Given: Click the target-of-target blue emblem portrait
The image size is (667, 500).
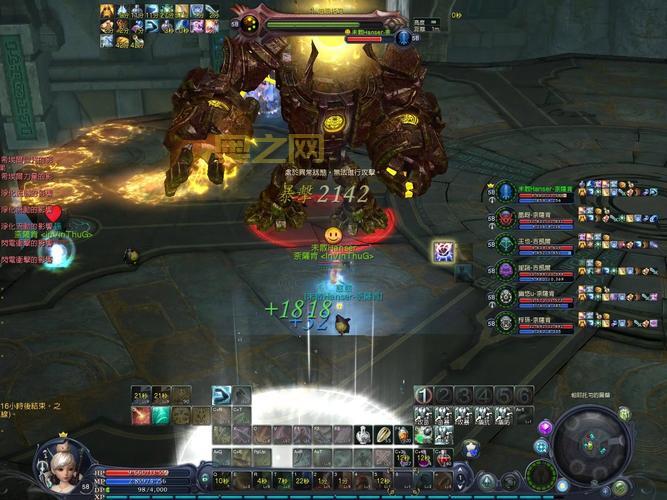Looking at the screenshot, I should pos(403,38).
